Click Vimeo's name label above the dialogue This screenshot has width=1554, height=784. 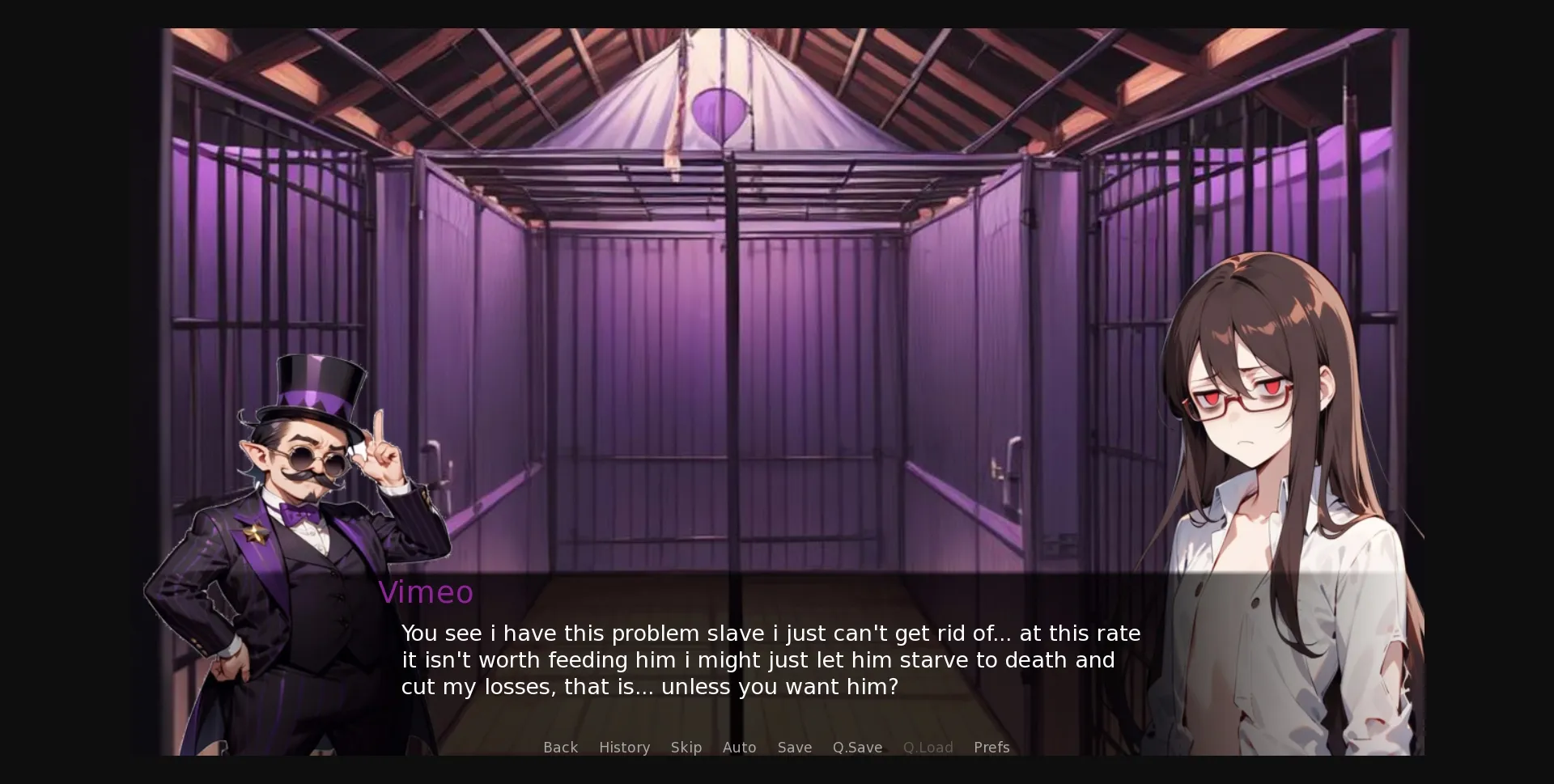pos(427,592)
